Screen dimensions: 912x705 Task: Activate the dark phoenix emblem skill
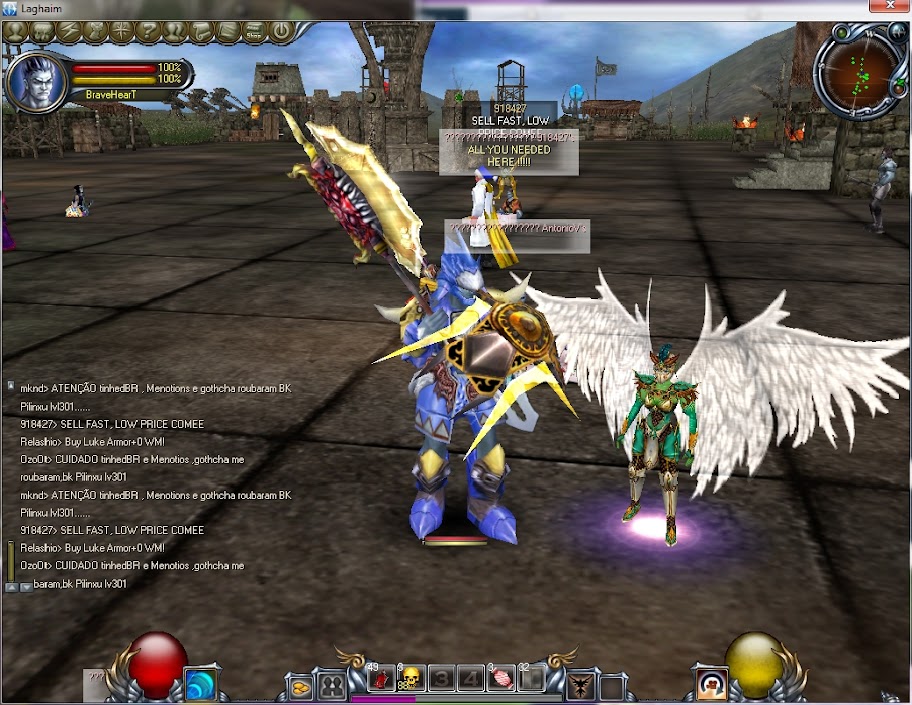(x=581, y=686)
